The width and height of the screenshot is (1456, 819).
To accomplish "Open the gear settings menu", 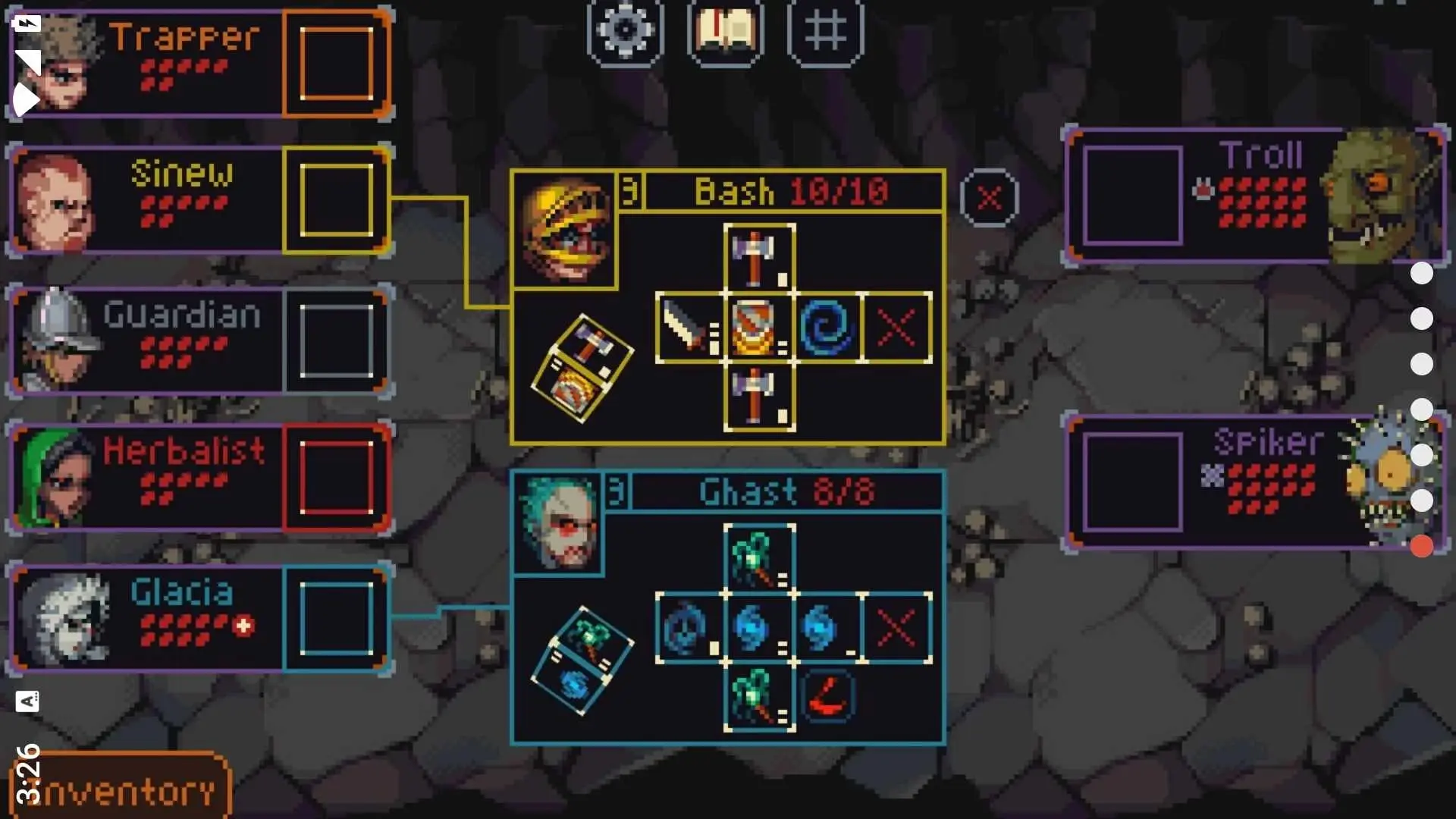I will pos(625,30).
